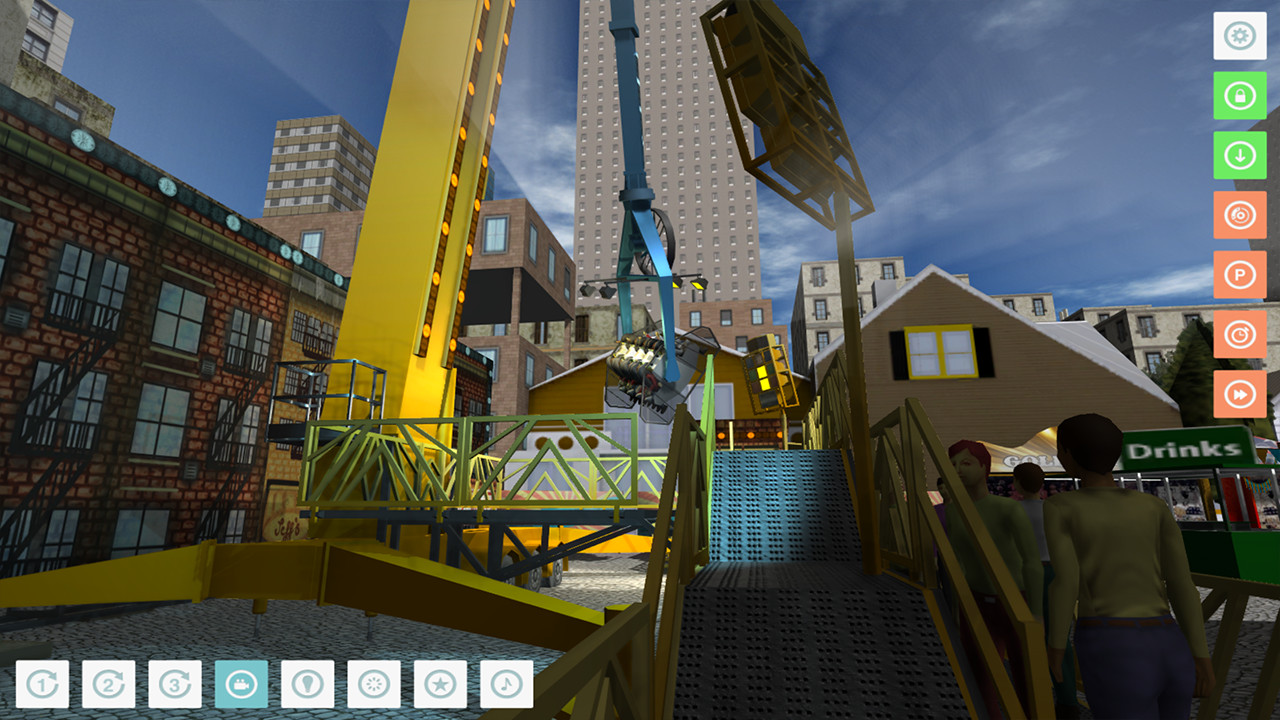Open the settings gear menu
This screenshot has height=720, width=1280.
pyautogui.click(x=1240, y=36)
